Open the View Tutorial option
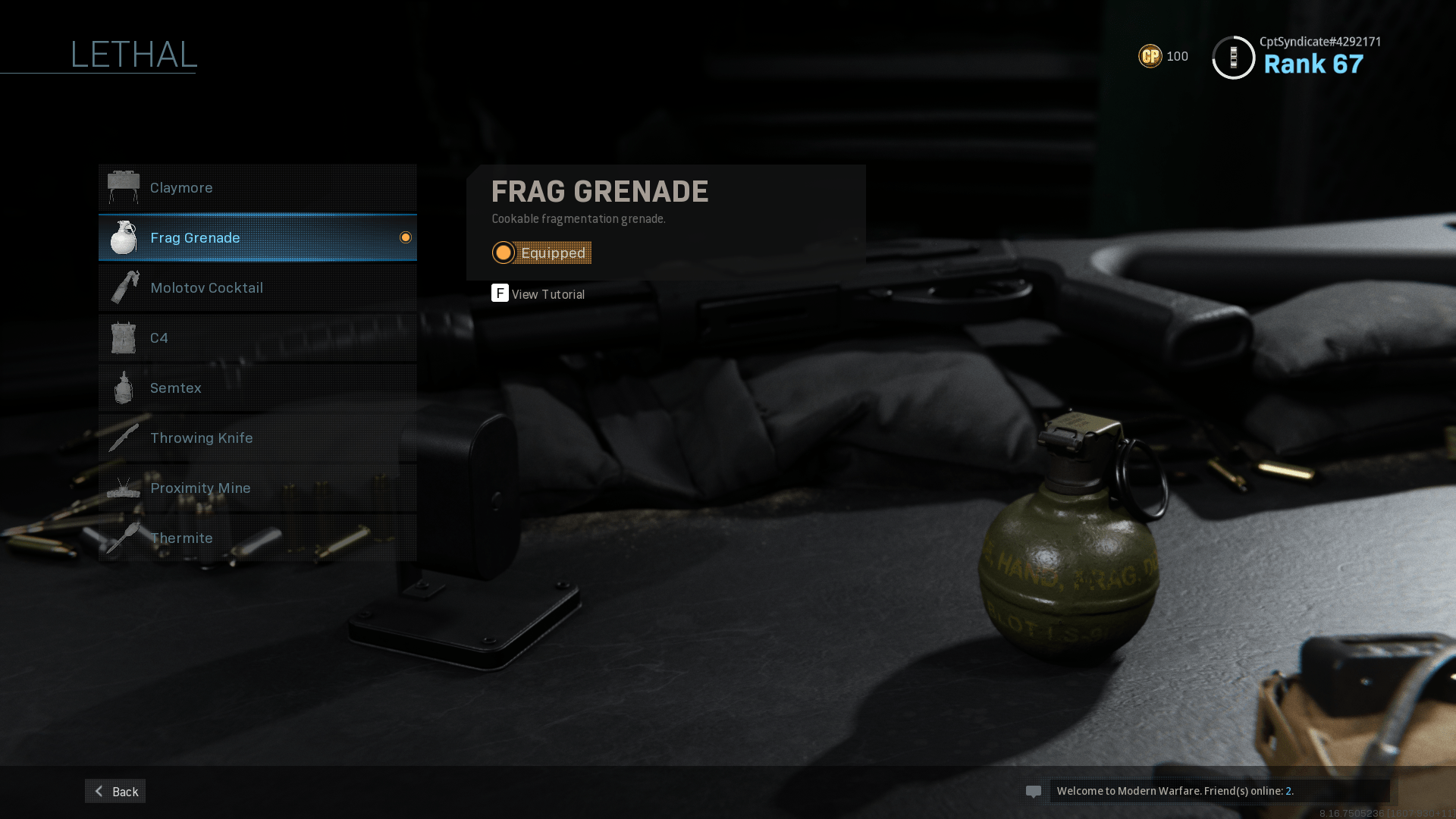Viewport: 1456px width, 819px height. click(x=538, y=293)
